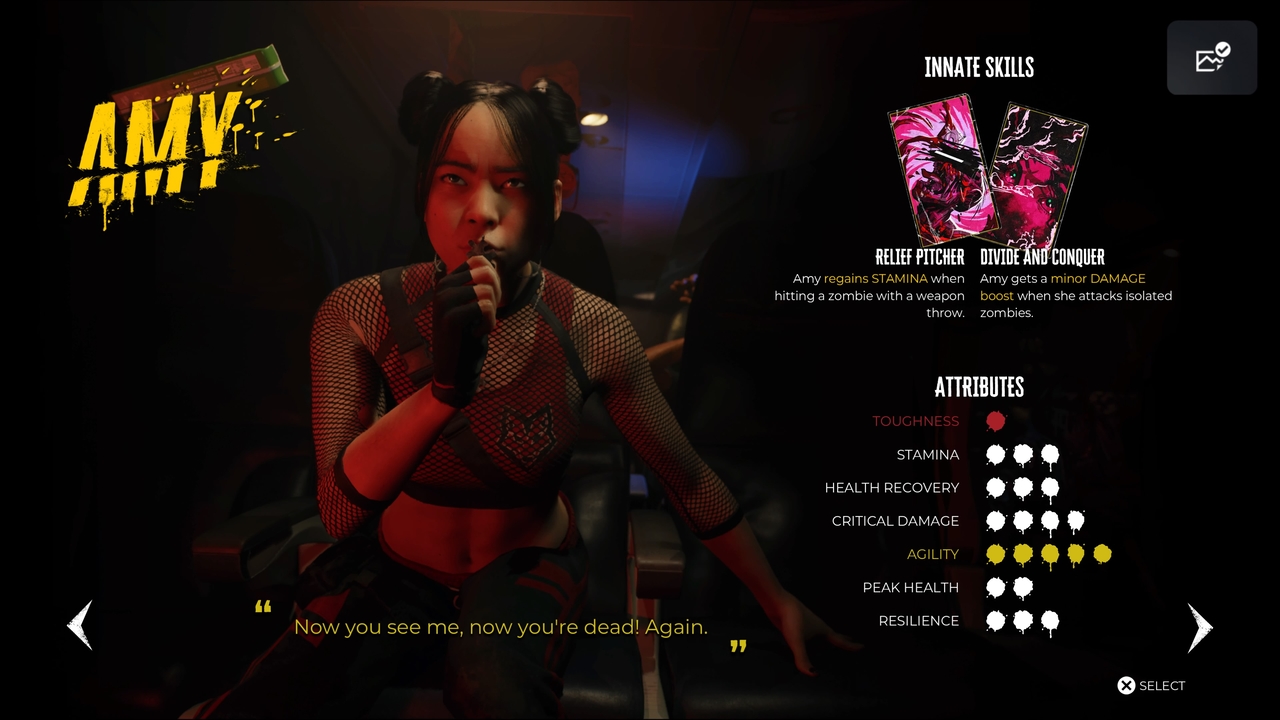
Task: Expand details on the INNATE SKILLS heading
Action: [x=979, y=68]
